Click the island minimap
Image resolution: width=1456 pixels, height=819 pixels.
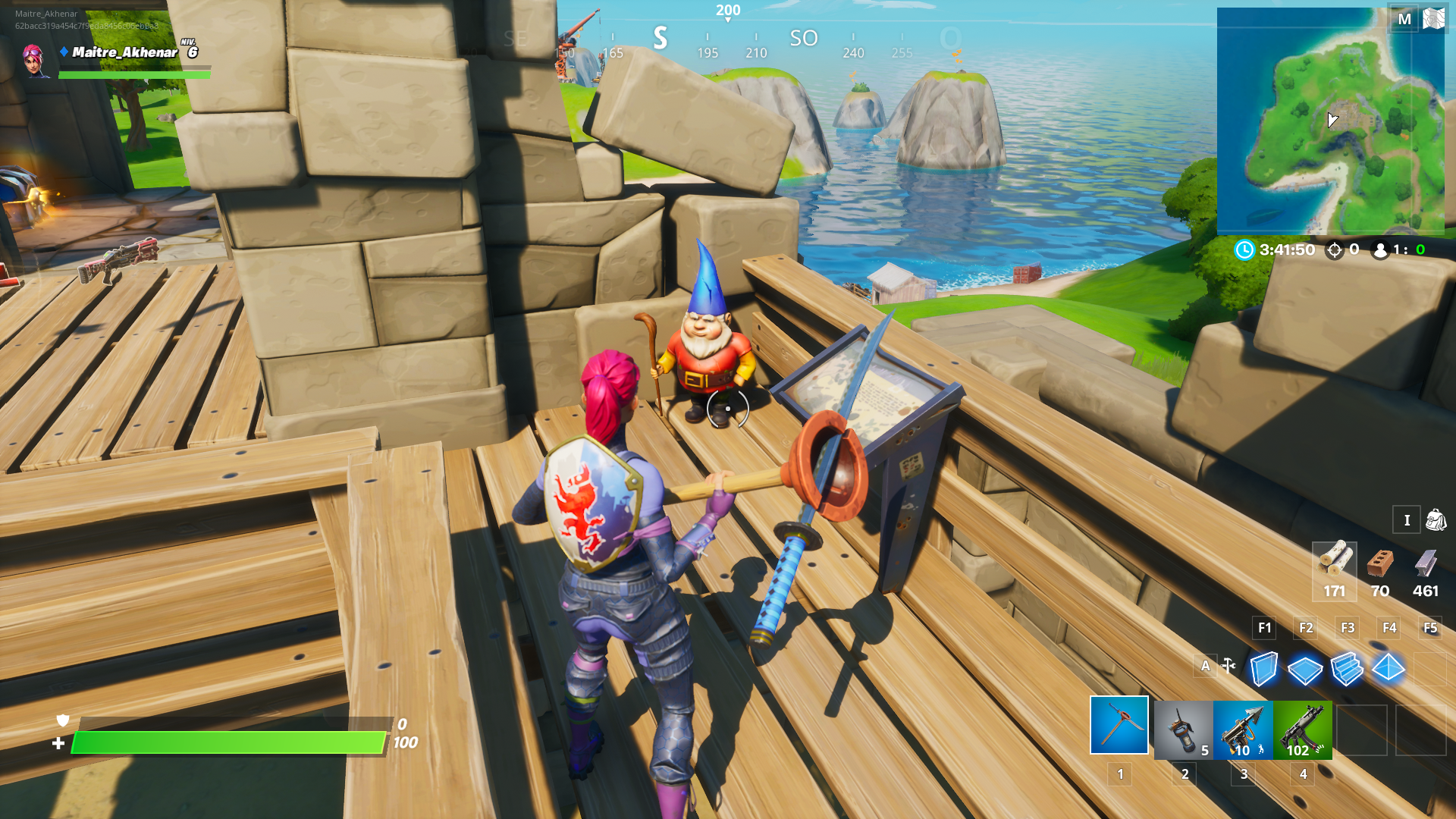[x=1330, y=121]
